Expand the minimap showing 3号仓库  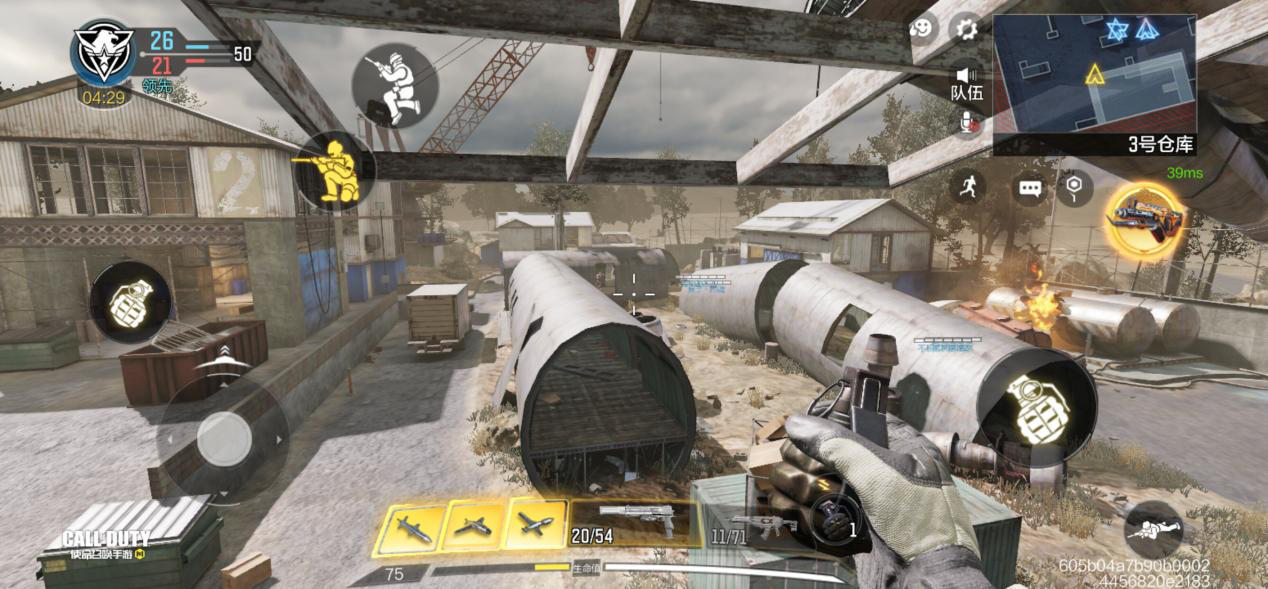pyautogui.click(x=1095, y=76)
